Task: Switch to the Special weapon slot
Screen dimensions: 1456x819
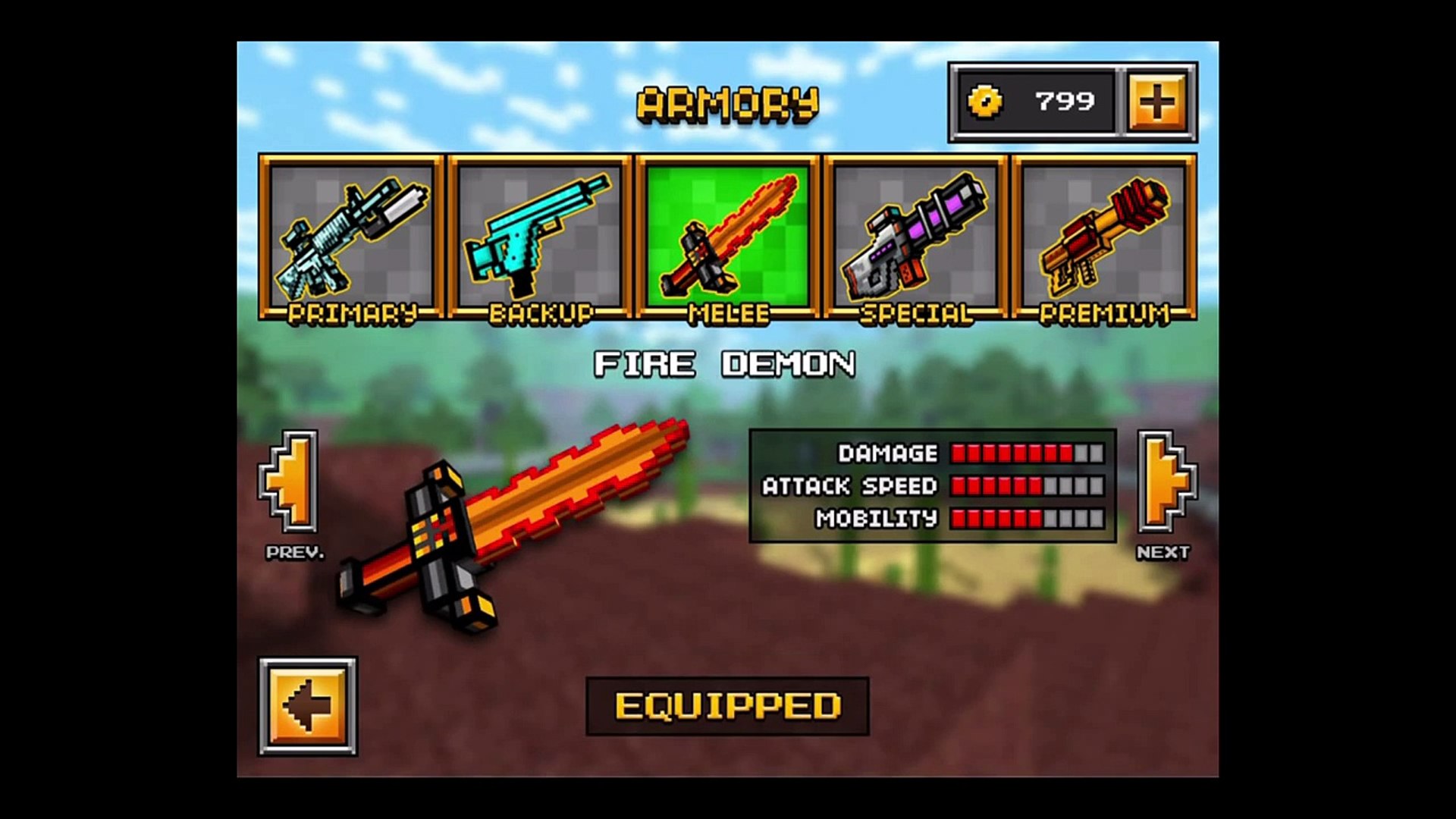Action: [x=915, y=237]
